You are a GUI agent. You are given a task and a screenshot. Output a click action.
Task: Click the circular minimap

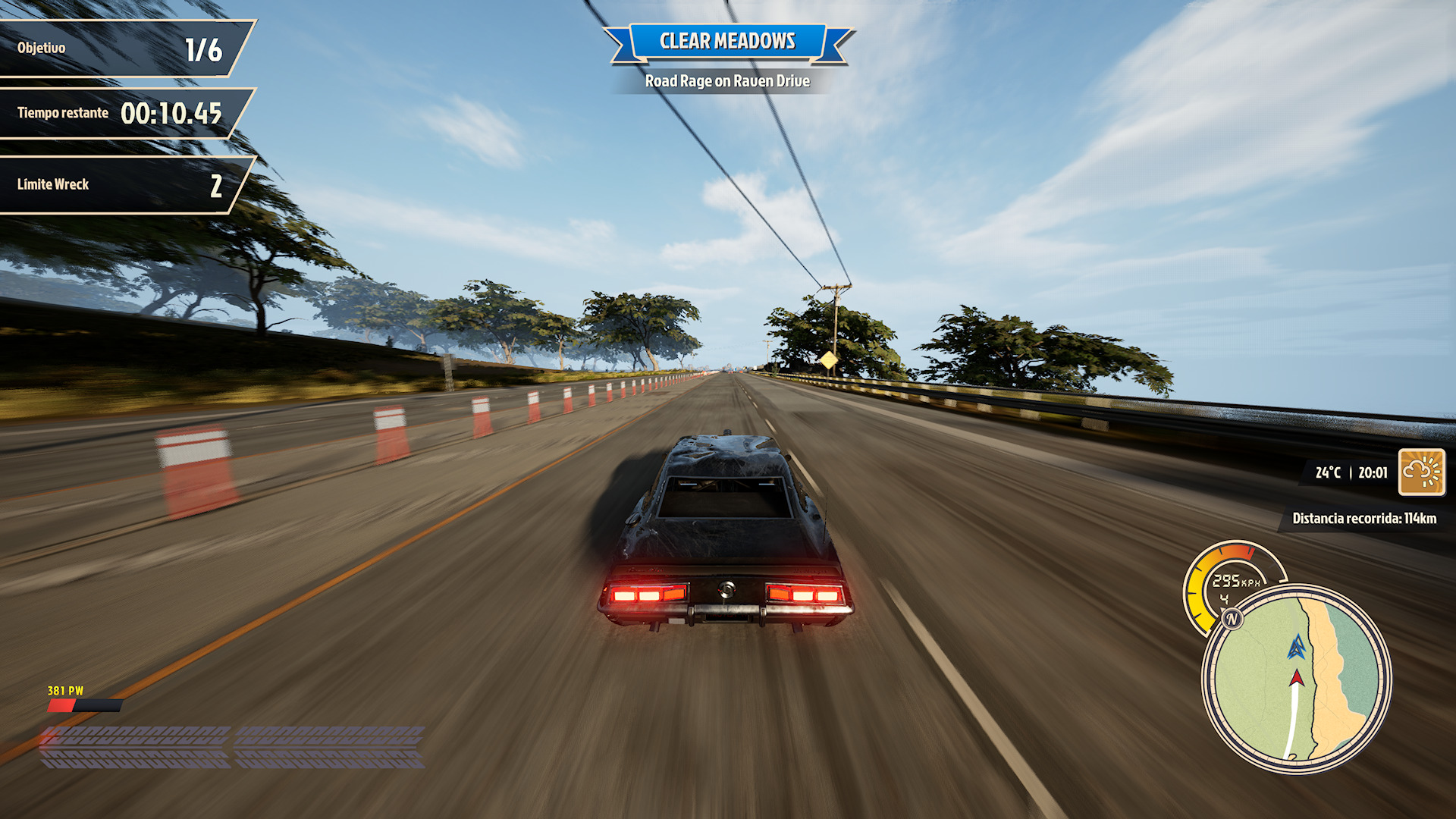point(1297,679)
